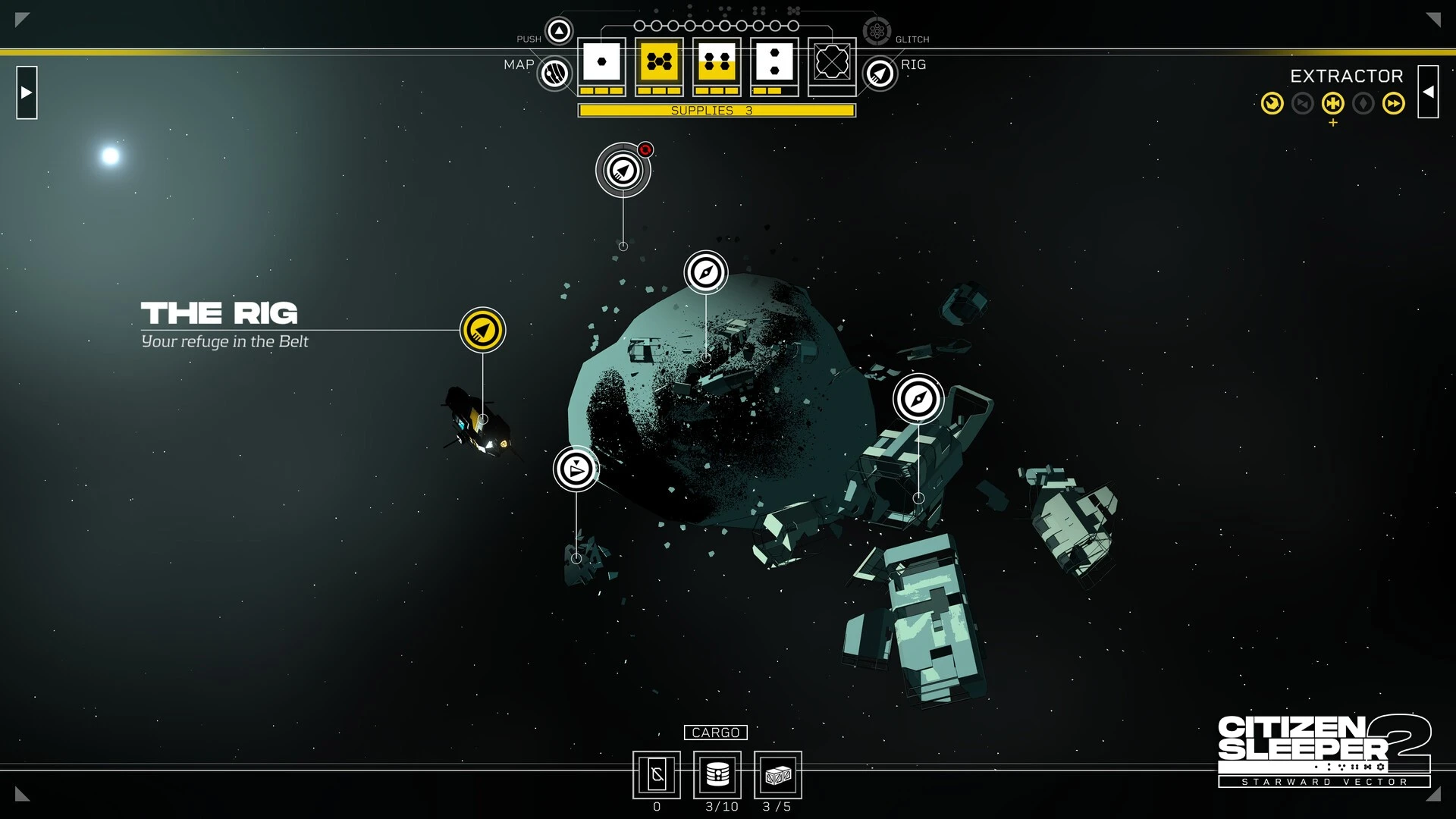Activate the Push ability button

[560, 32]
